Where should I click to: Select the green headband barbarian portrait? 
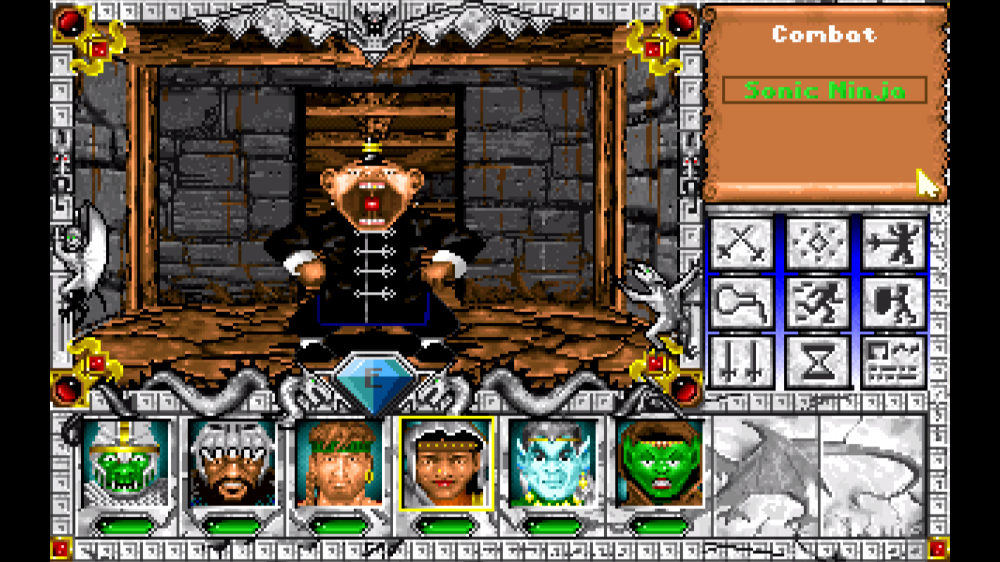coord(338,462)
